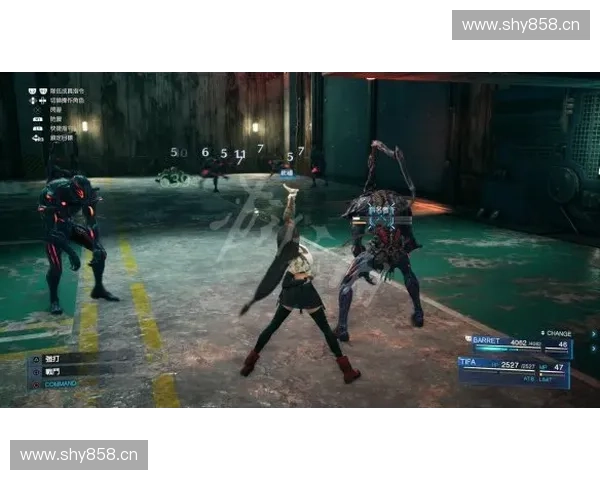The image size is (600, 480).
Task: Click the CHANGE character label
Action: click(559, 333)
